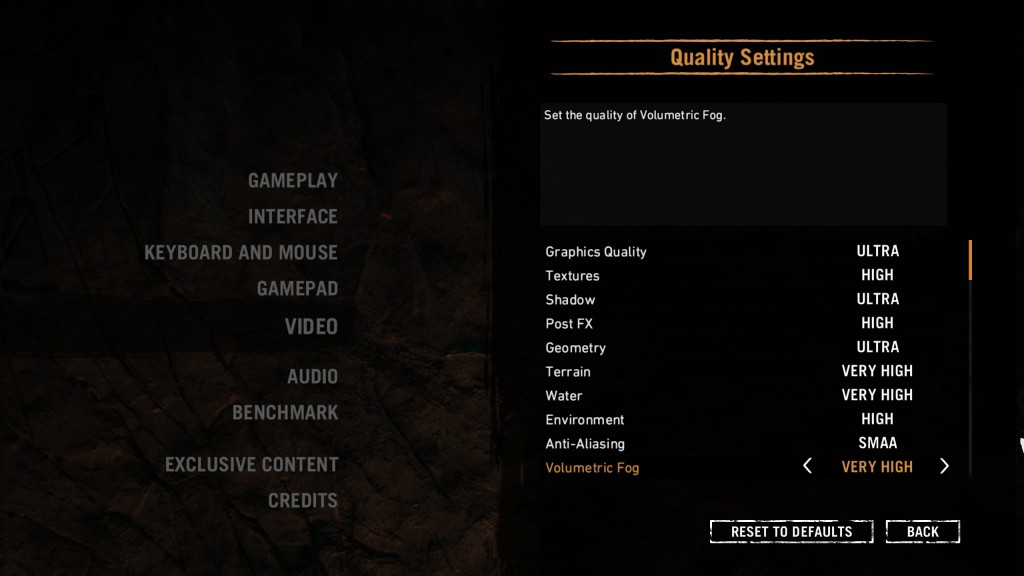Open the Gameplay options
Image resolution: width=1024 pixels, height=576 pixels.
pos(292,181)
